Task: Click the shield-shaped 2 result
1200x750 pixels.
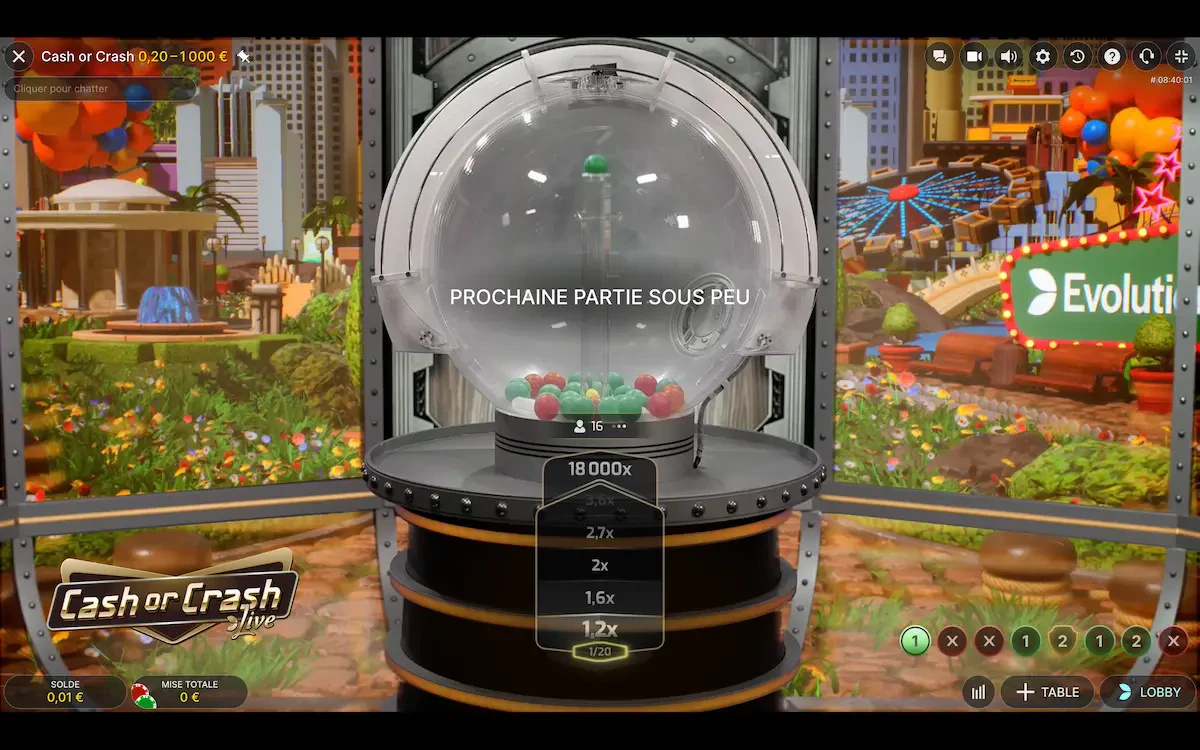Action: coord(1063,641)
